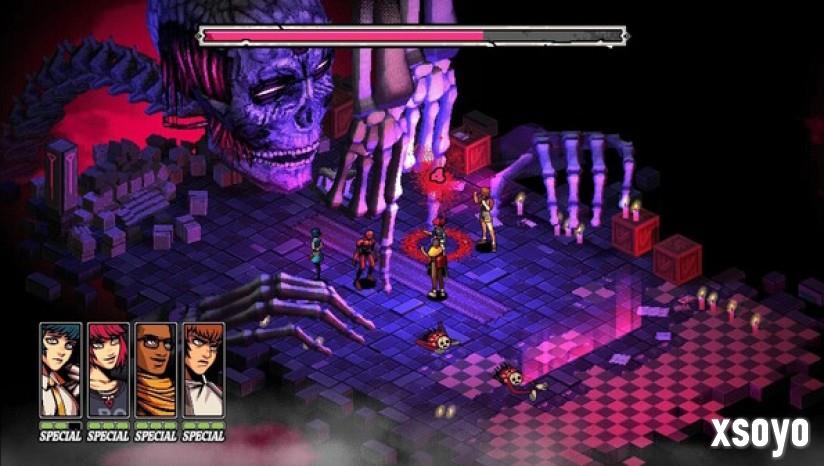Viewport: 824px width, 466px height.
Task: Select the blue-haired girl's portrait
Action: point(60,369)
